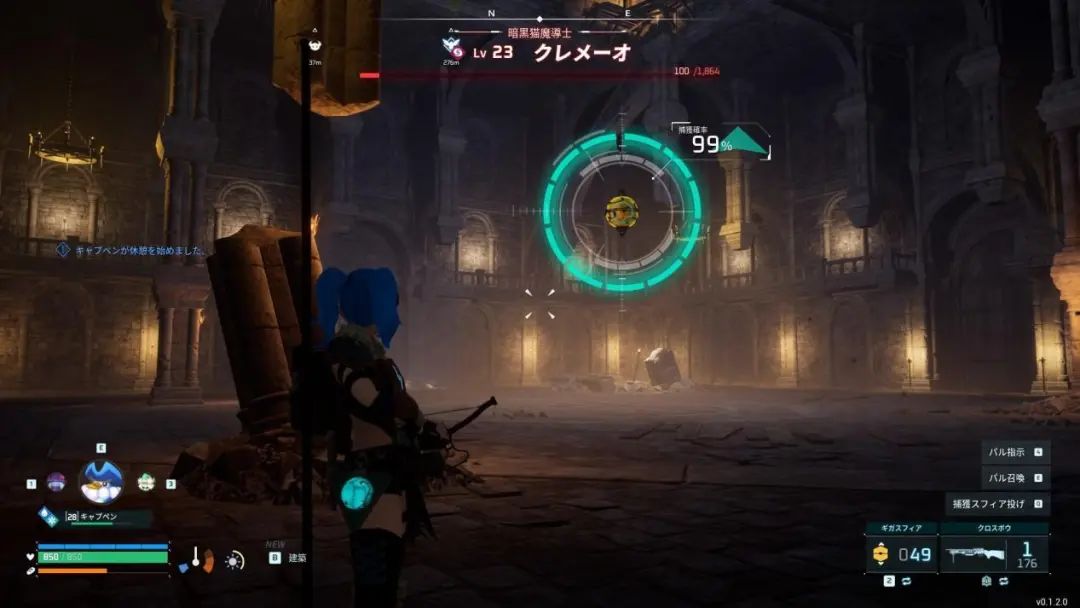Select the Penking pal portrait
The image size is (1080, 608).
(101, 482)
